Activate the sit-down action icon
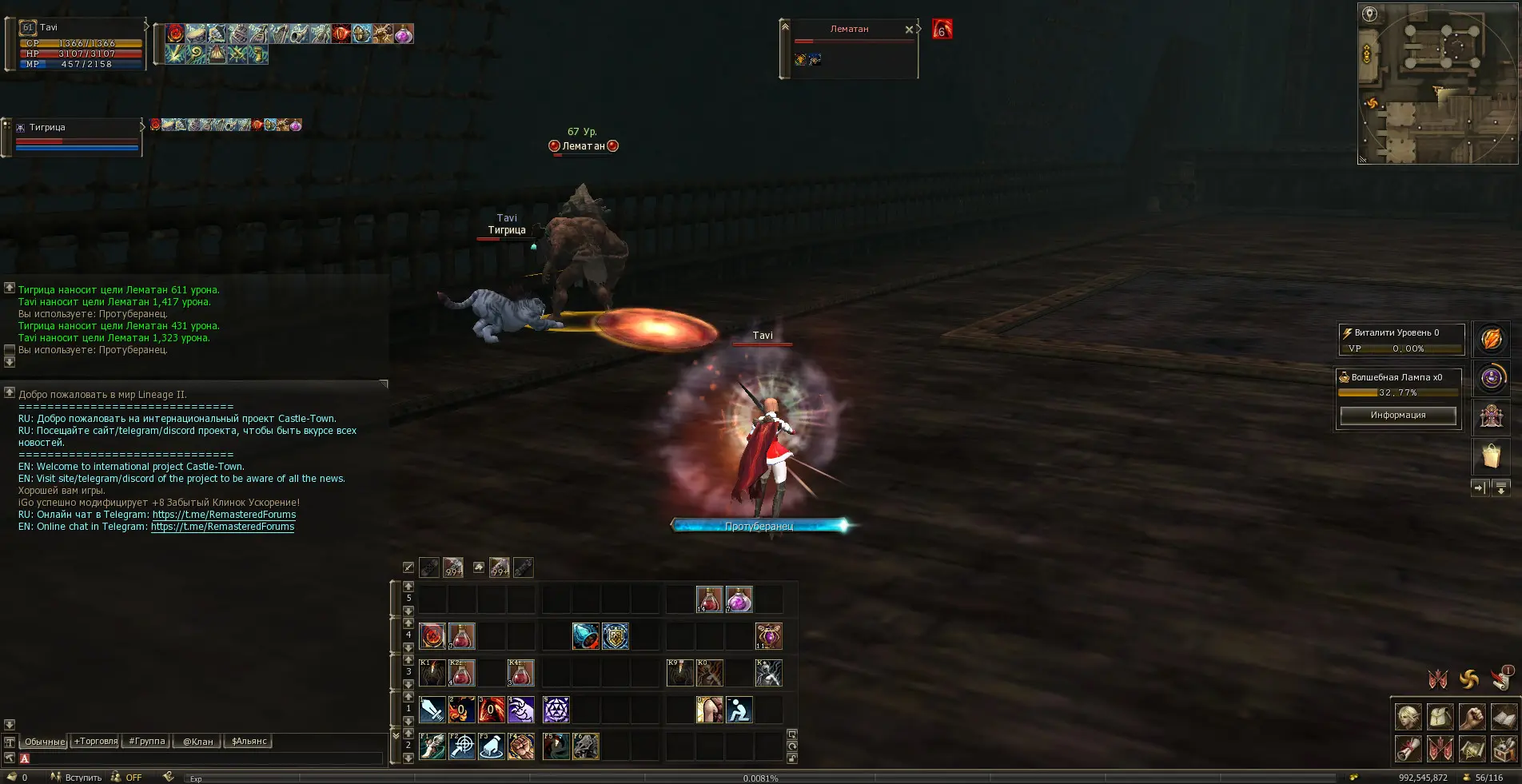Viewport: 1522px width, 784px height. [x=739, y=710]
